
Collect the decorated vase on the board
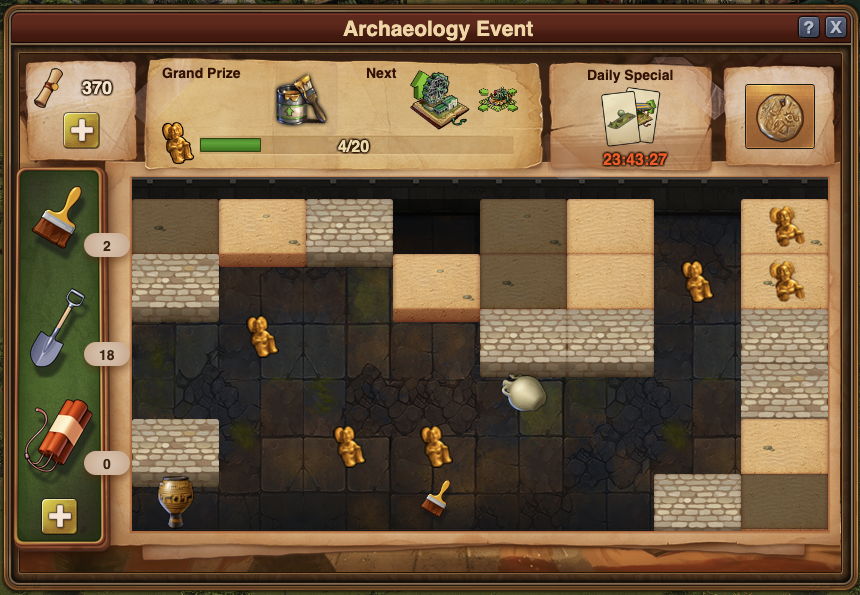[x=175, y=500]
